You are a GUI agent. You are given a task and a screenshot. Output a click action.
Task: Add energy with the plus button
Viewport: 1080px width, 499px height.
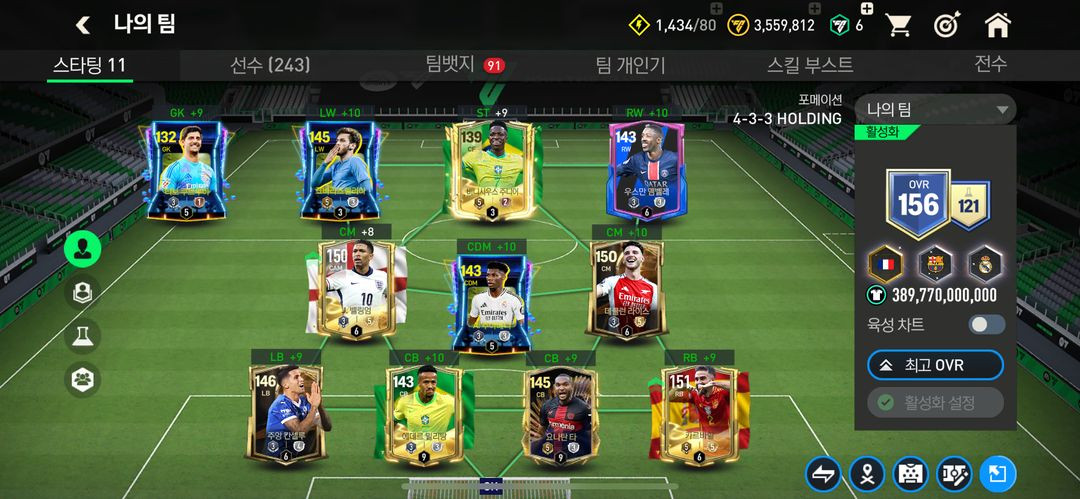tap(716, 9)
